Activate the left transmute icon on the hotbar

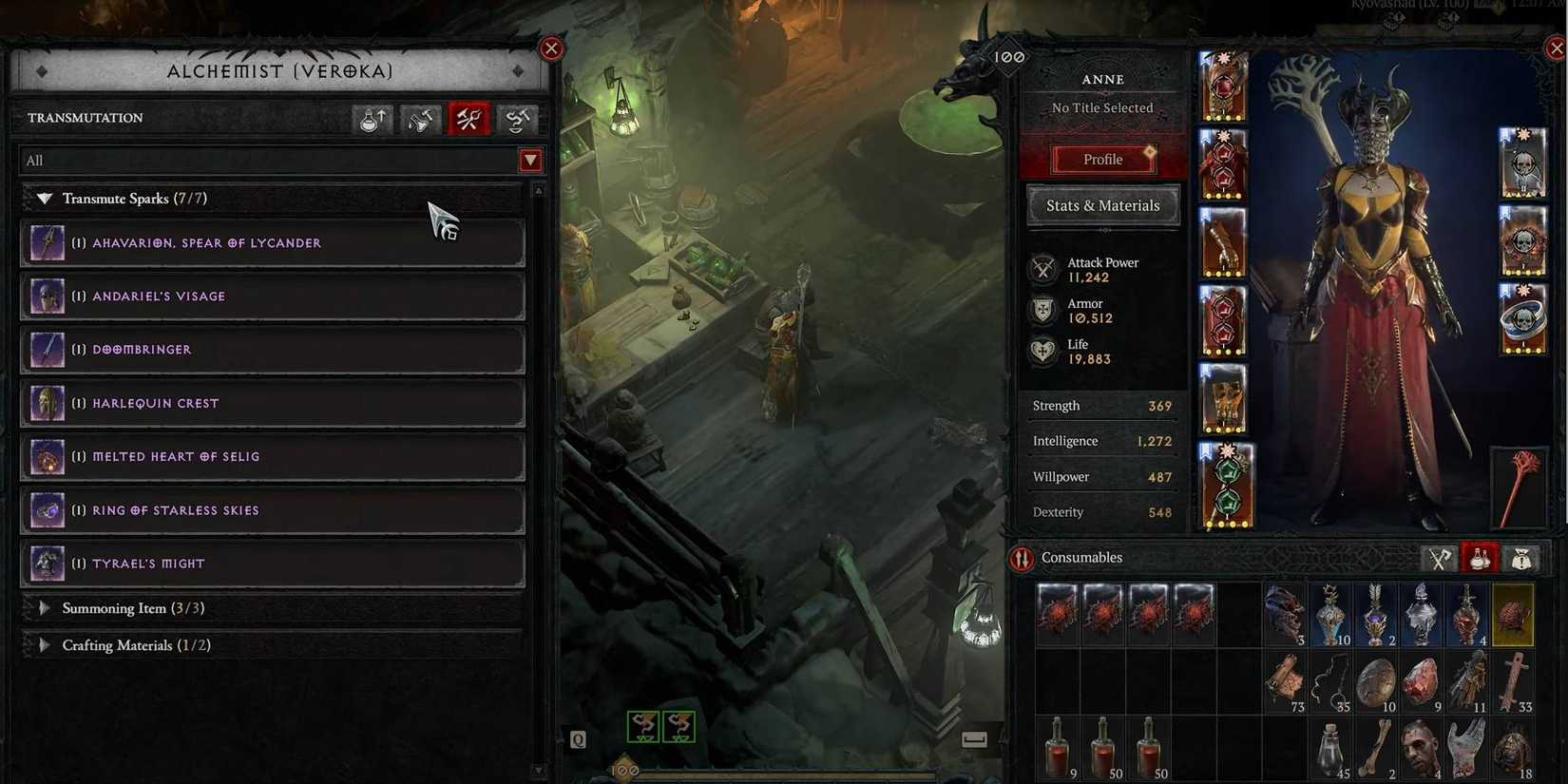pyautogui.click(x=642, y=725)
